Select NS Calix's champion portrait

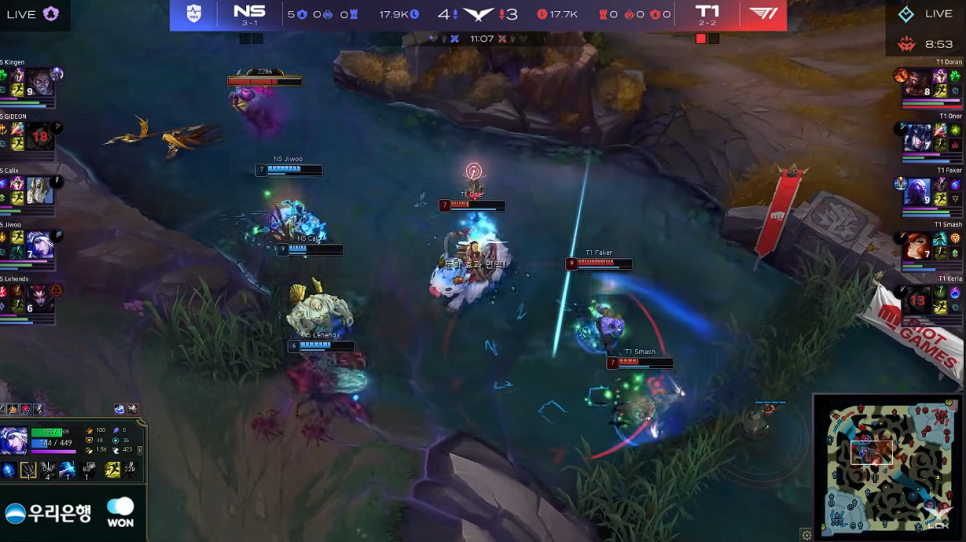click(40, 189)
